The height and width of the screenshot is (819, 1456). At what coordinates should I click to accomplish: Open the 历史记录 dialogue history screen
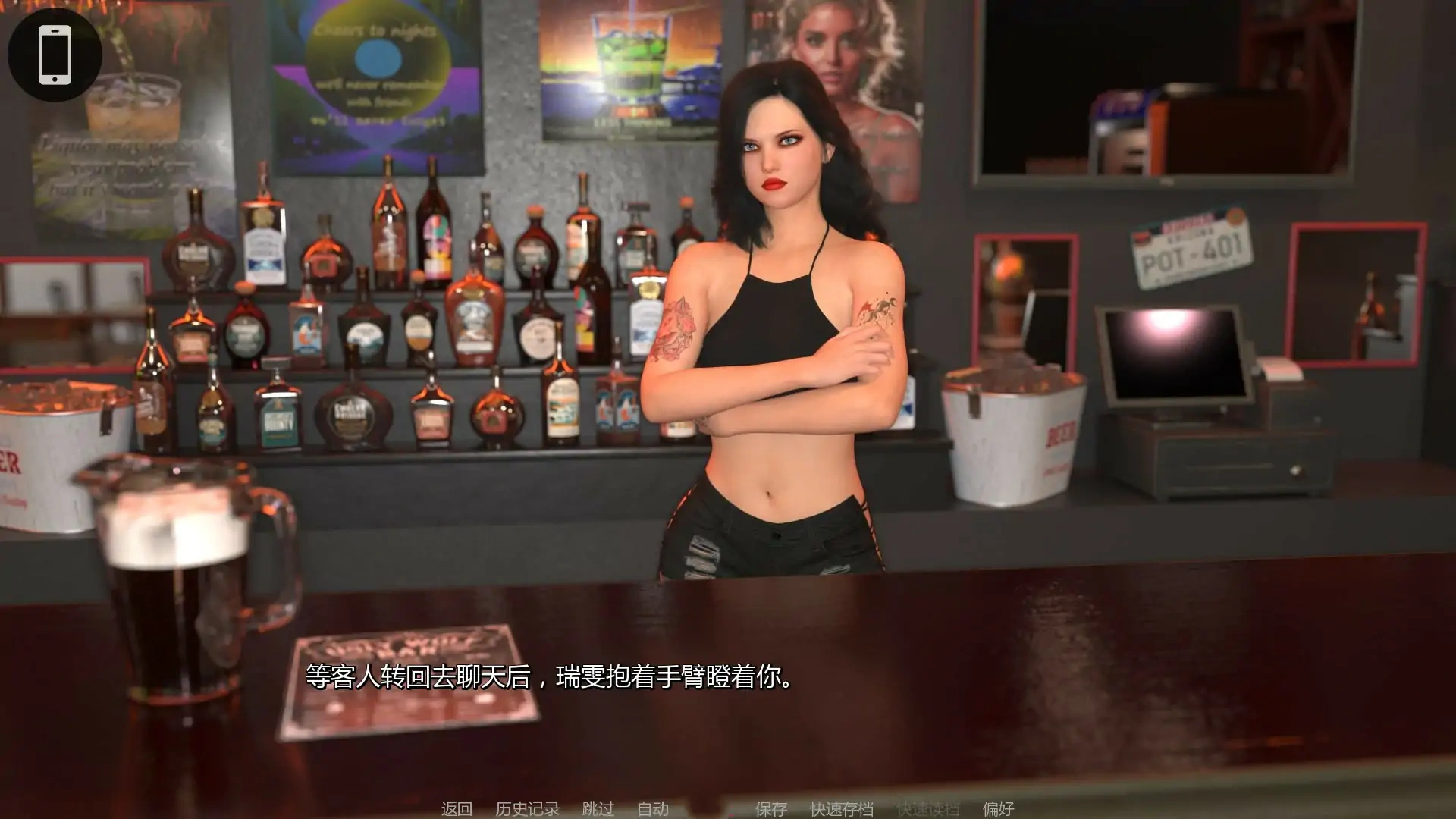click(526, 808)
